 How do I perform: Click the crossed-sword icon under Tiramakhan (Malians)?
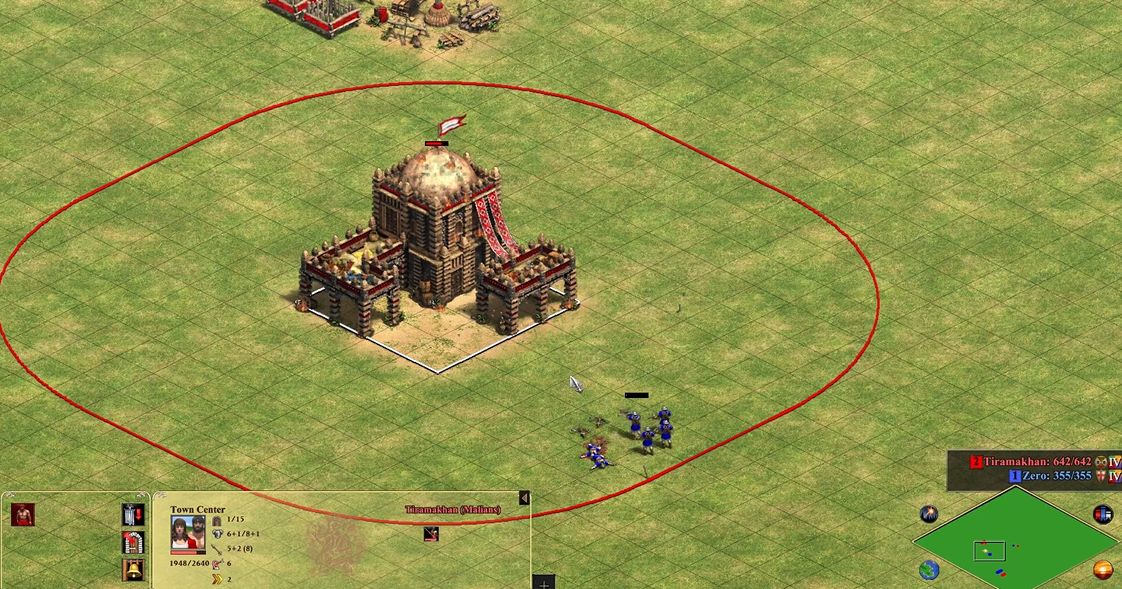tap(431, 534)
